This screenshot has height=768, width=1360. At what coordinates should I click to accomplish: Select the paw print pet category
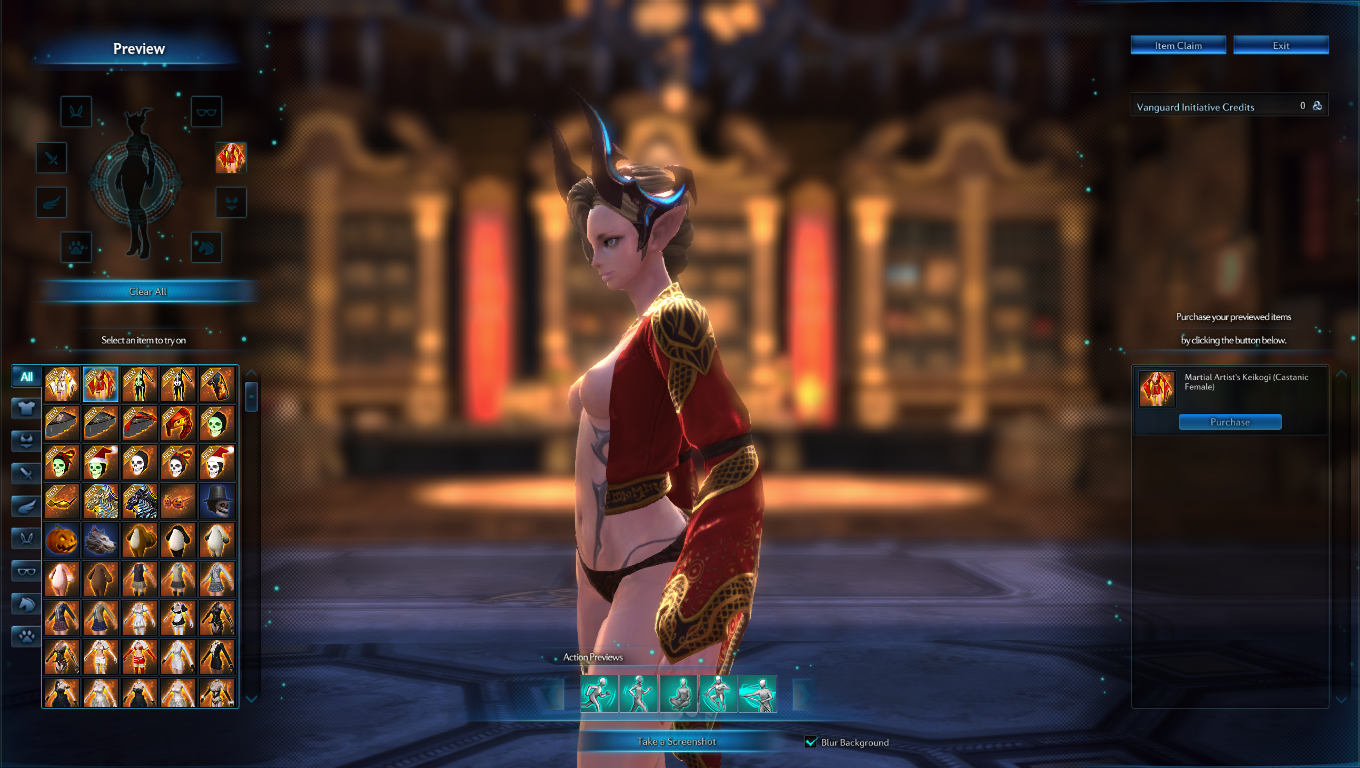tap(26, 636)
